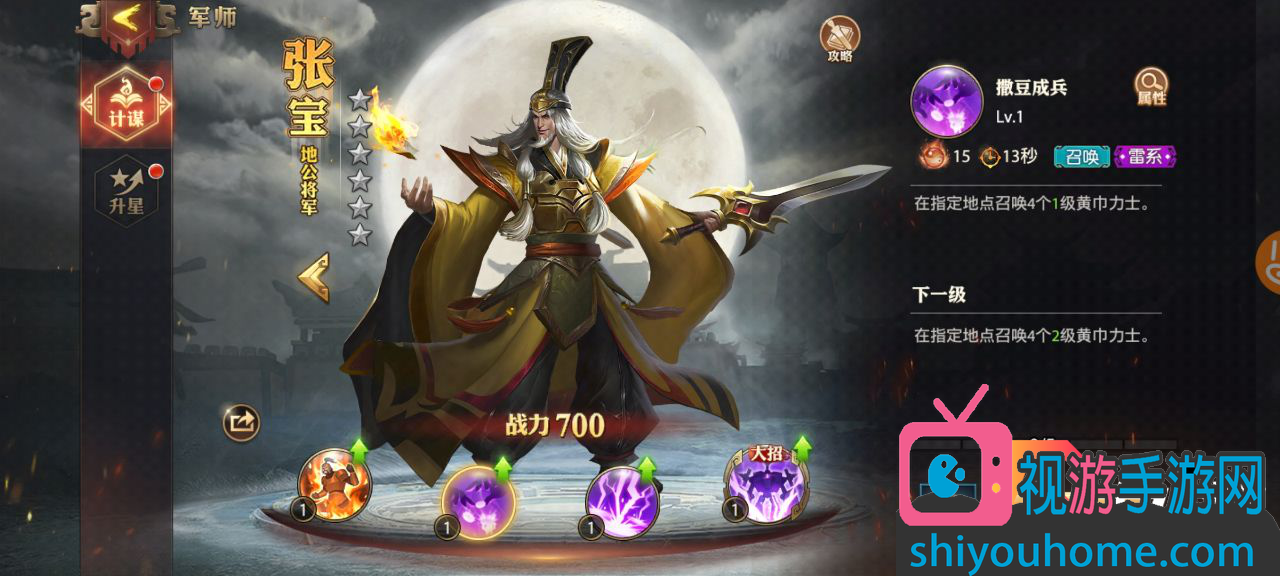
Task: View 属性 attributes with the magnifier icon
Action: coord(1151,86)
